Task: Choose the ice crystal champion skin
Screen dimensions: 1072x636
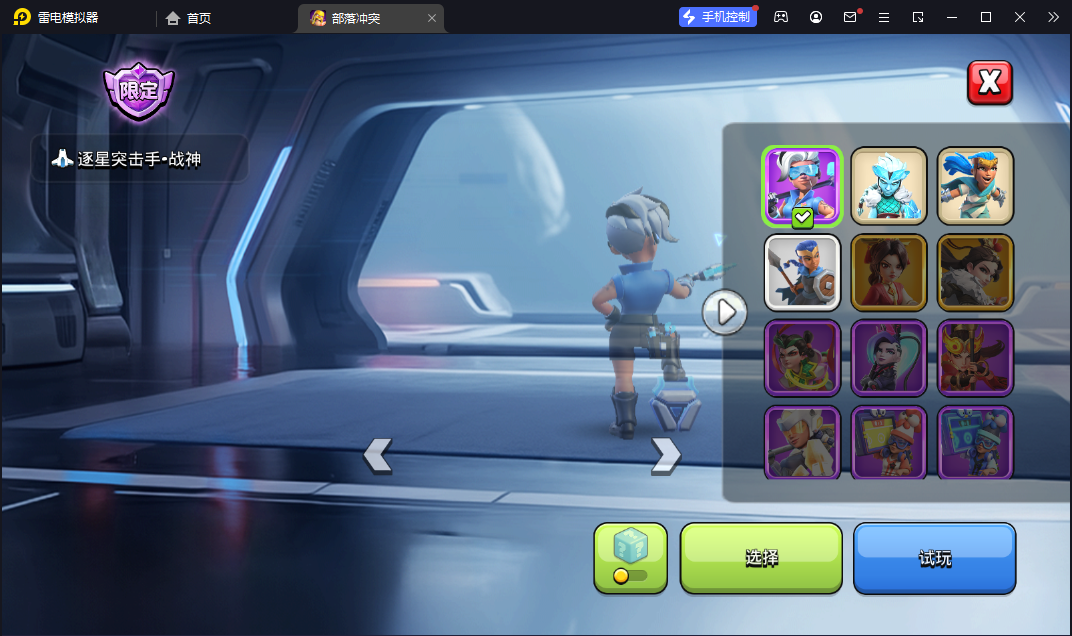Action: (x=889, y=186)
